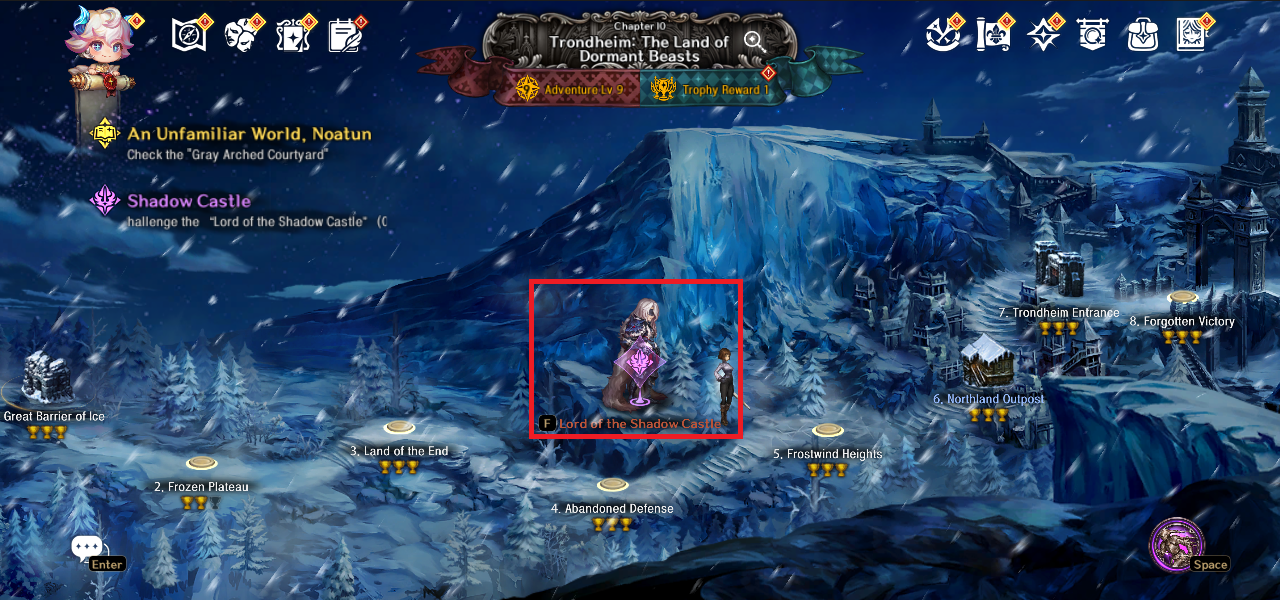Image resolution: width=1280 pixels, height=600 pixels.
Task: Choose the Frostwind Heights stage node
Action: point(827,431)
